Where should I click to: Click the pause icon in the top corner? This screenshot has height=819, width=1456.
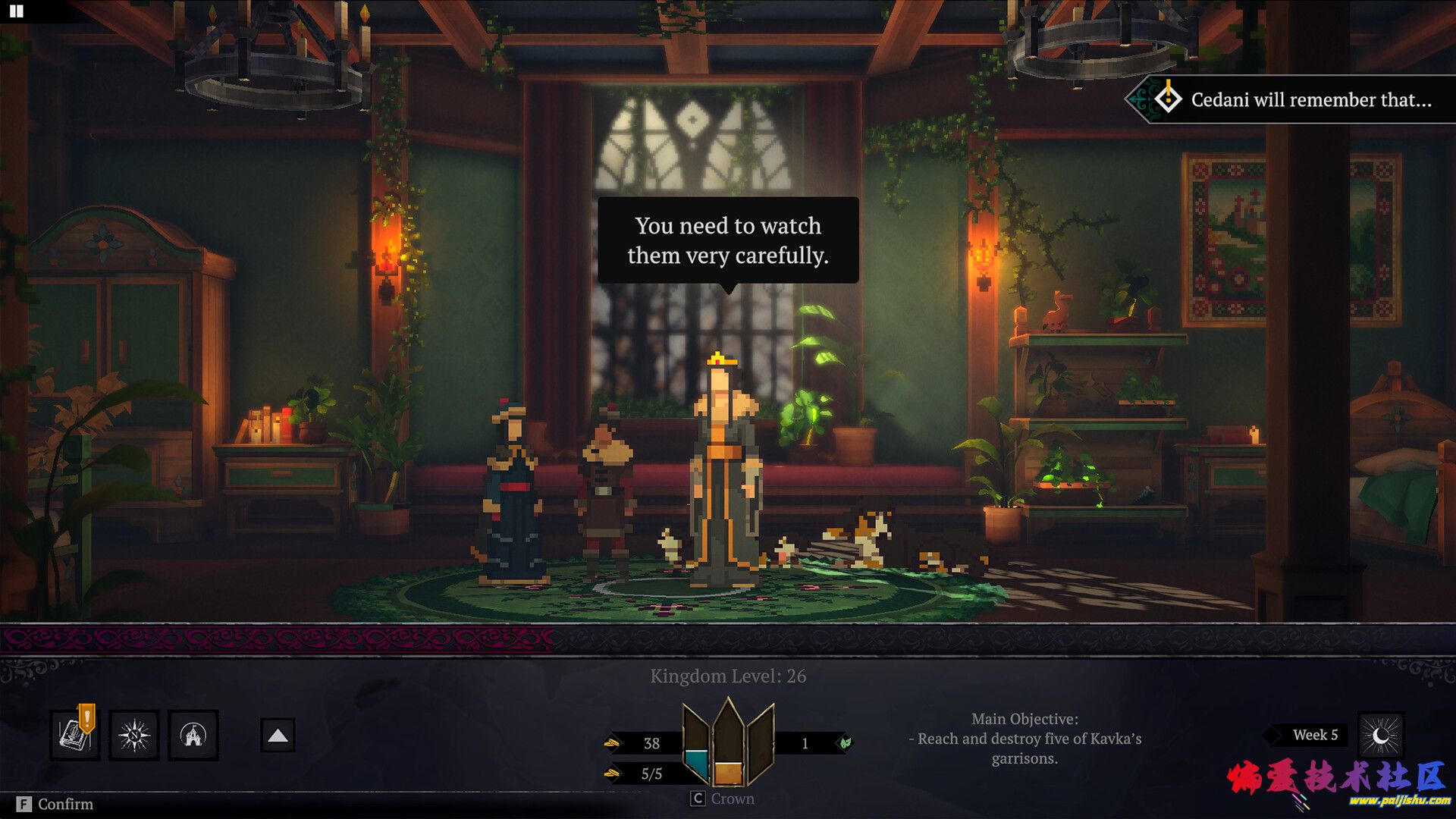click(16, 11)
